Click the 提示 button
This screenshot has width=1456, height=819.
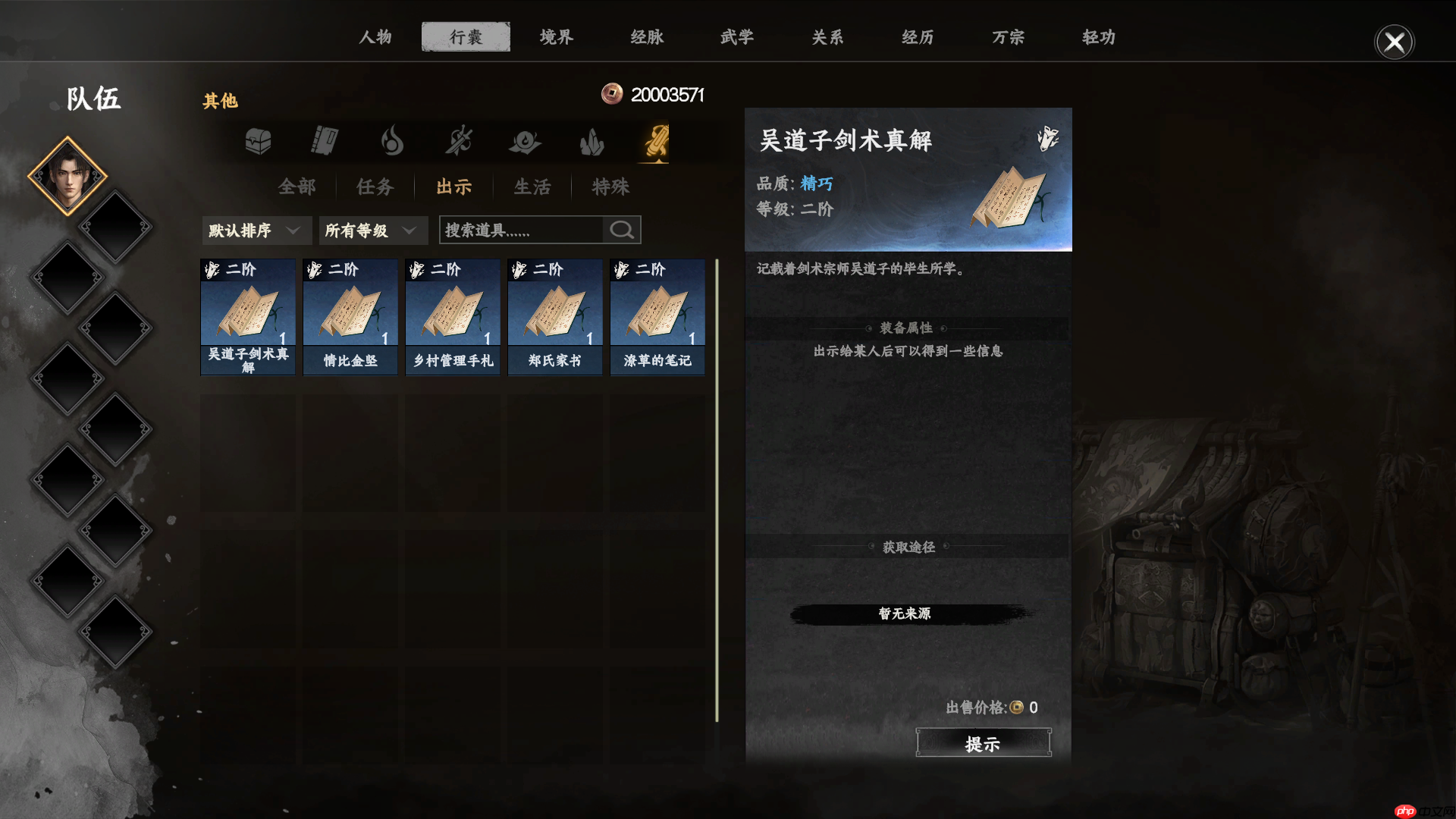point(984,742)
